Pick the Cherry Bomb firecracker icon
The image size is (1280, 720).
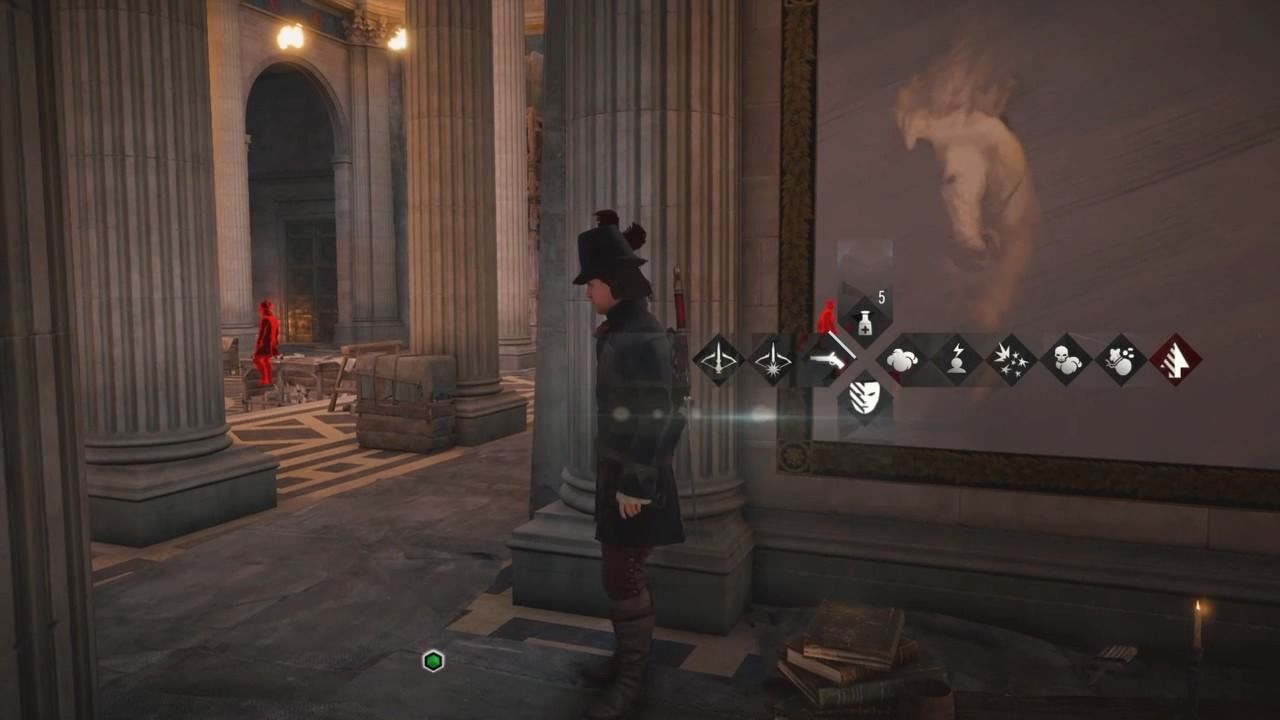click(1012, 360)
